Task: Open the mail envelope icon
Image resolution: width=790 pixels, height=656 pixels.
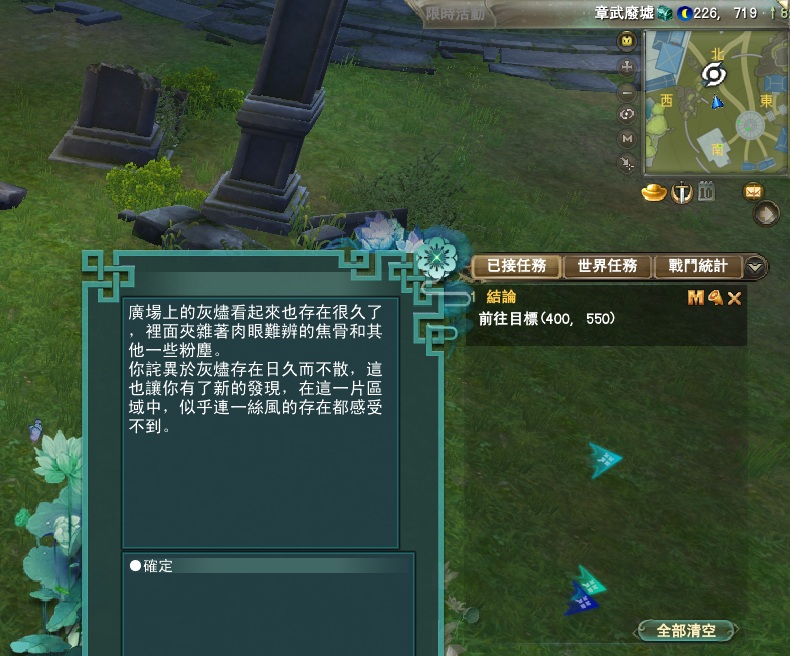Action: [753, 191]
